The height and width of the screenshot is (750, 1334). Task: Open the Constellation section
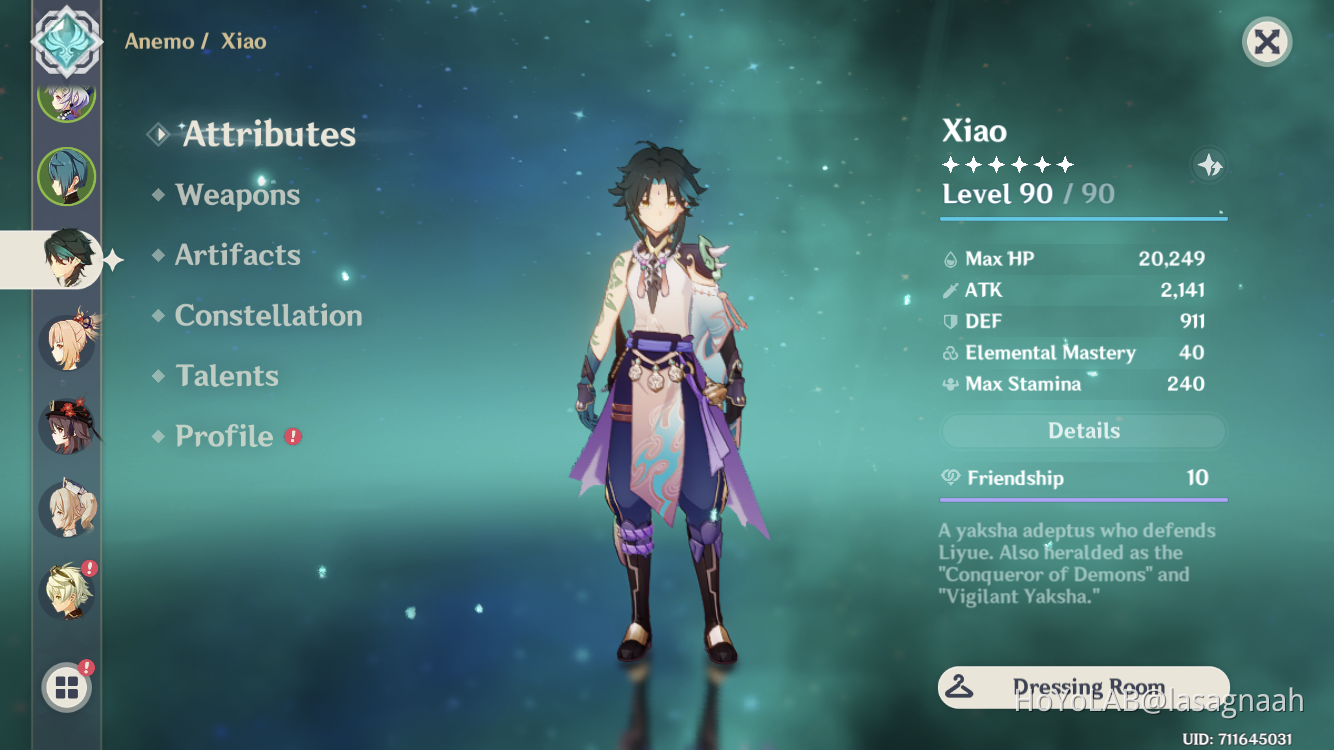(x=268, y=315)
